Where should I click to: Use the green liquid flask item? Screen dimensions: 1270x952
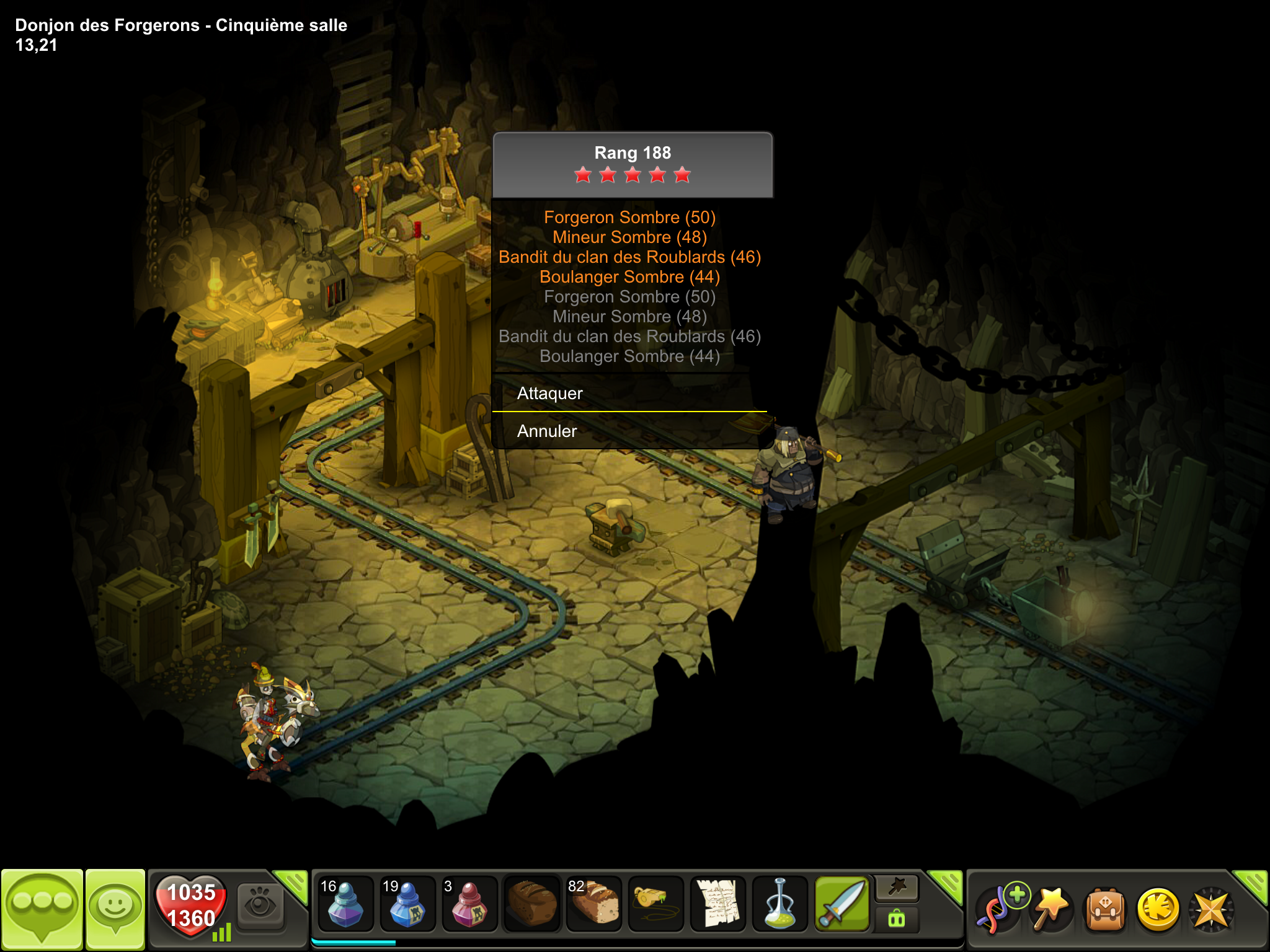tap(779, 904)
